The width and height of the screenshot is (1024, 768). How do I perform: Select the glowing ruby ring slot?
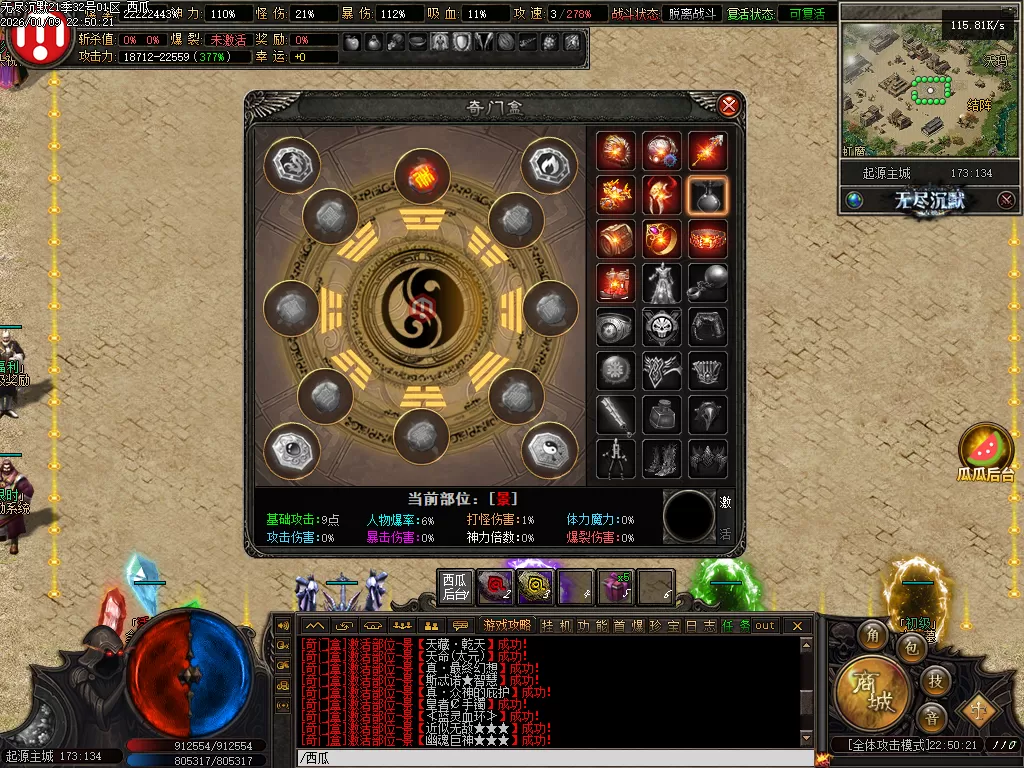(662, 240)
